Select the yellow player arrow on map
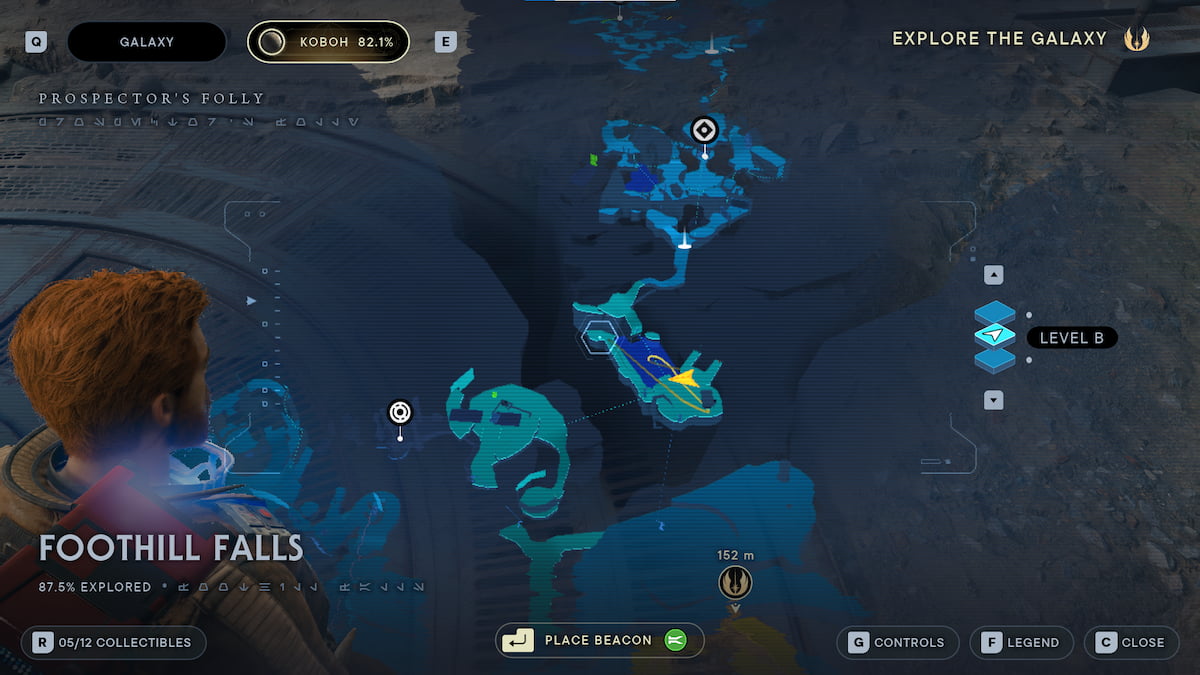The height and width of the screenshot is (675, 1200). [684, 378]
